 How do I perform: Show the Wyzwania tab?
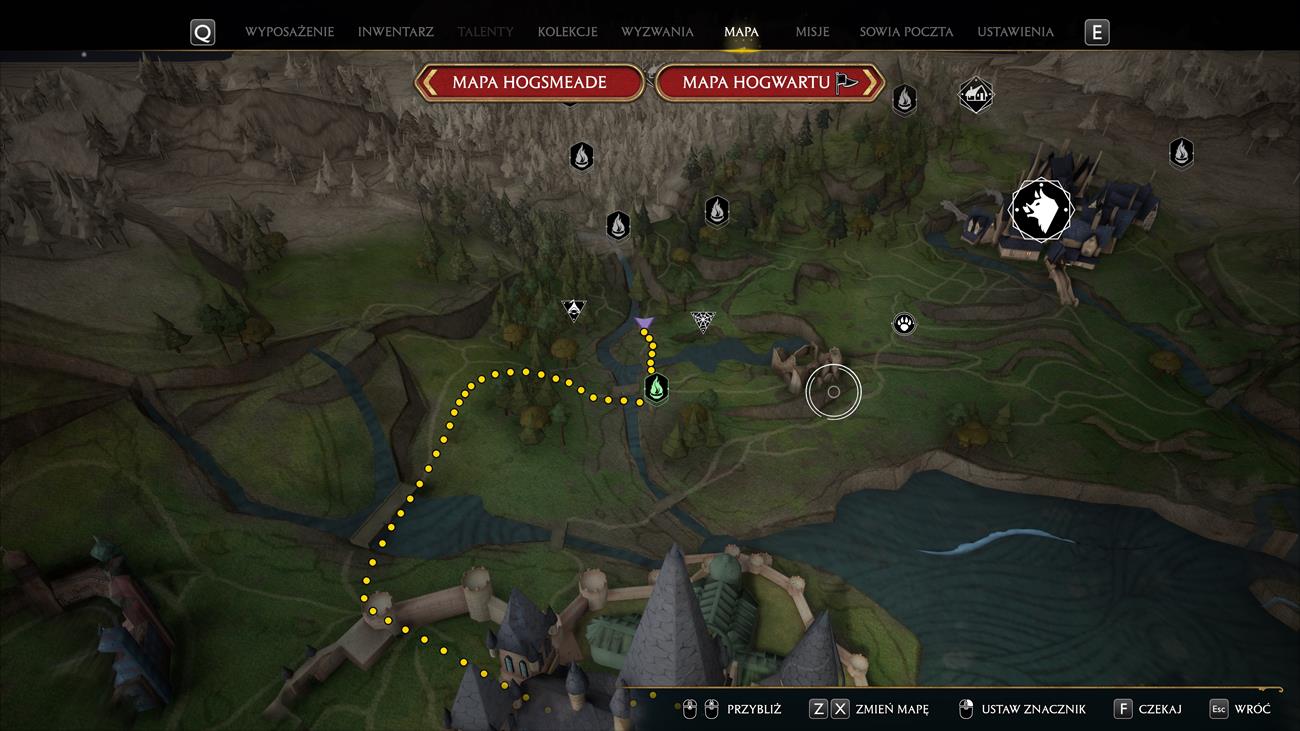click(x=657, y=32)
